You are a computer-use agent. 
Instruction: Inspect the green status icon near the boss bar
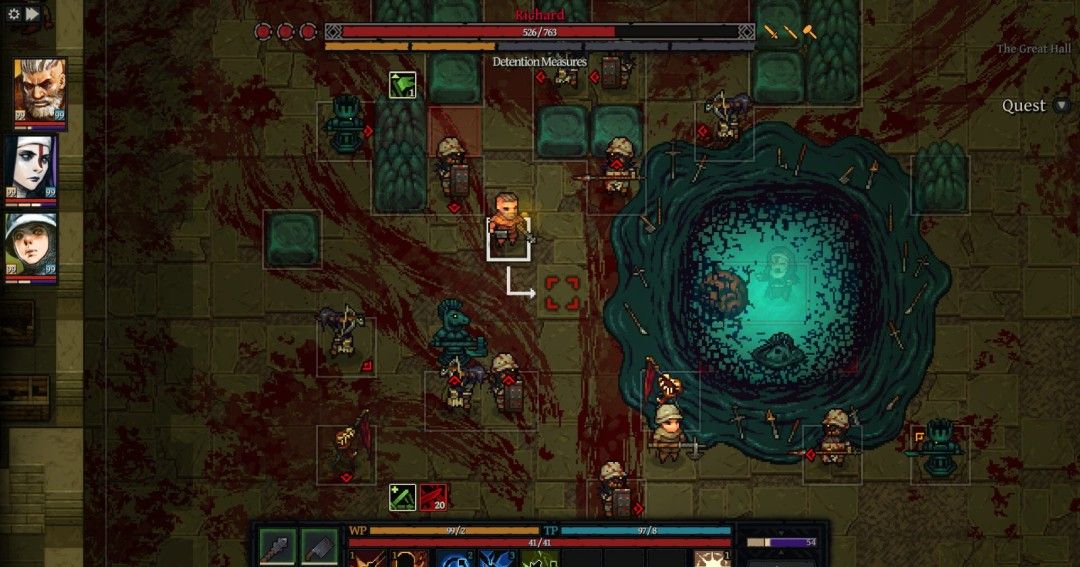[x=402, y=85]
